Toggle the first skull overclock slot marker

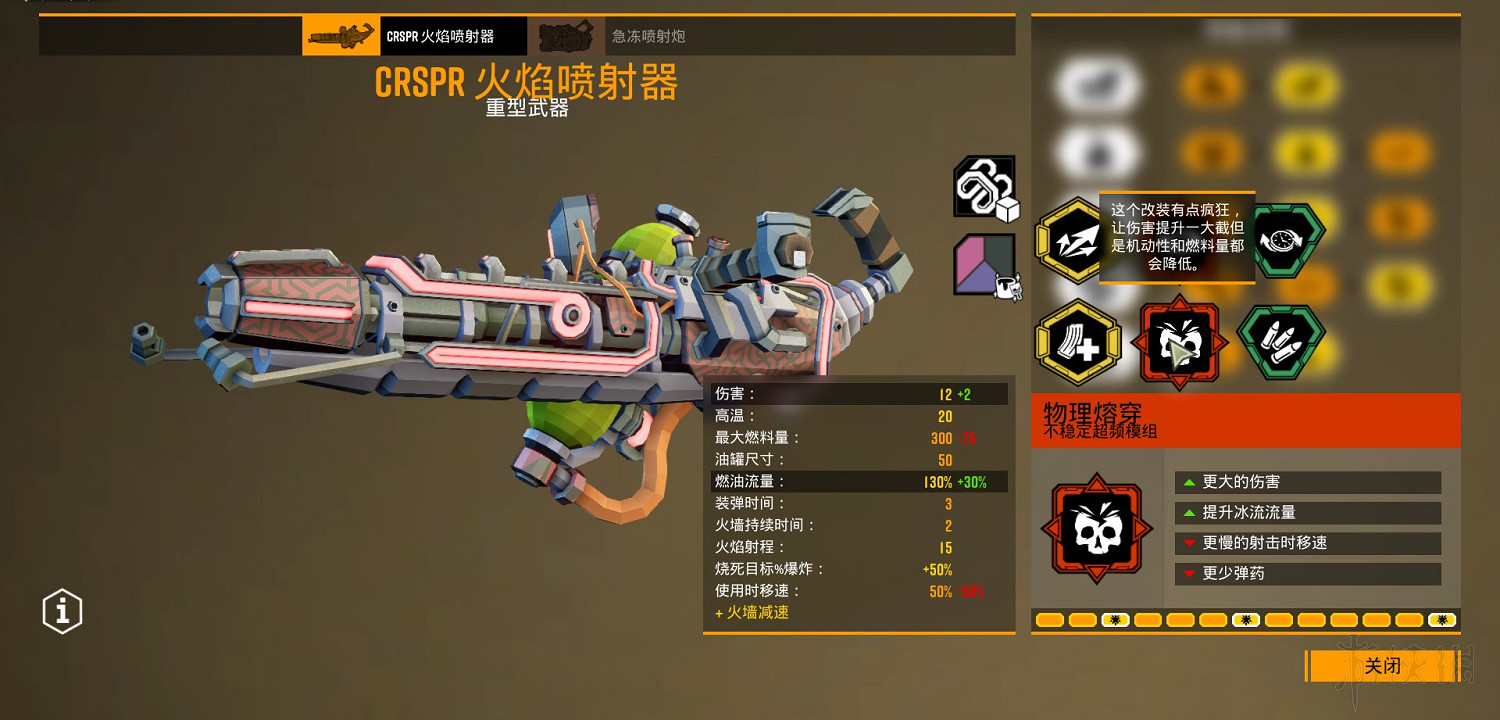1114,620
